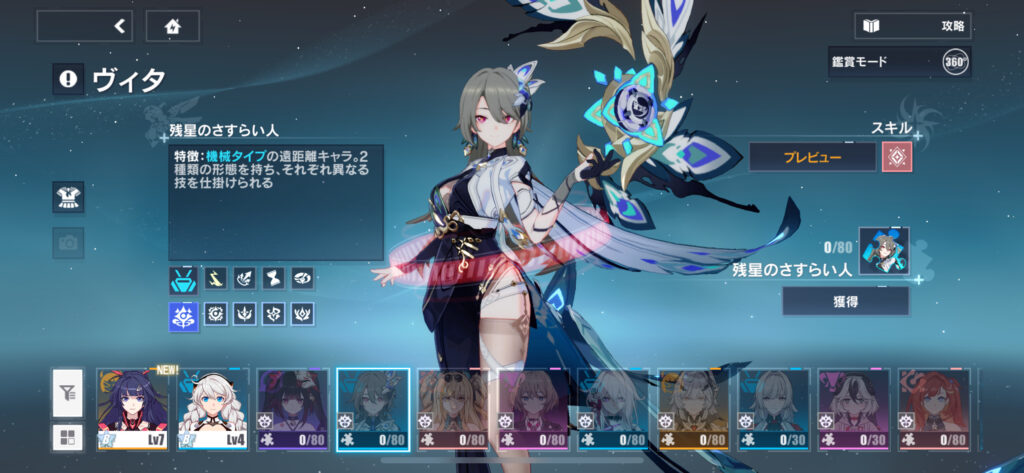Select the highlighted blue flower icon
The height and width of the screenshot is (473, 1024).
(184, 316)
